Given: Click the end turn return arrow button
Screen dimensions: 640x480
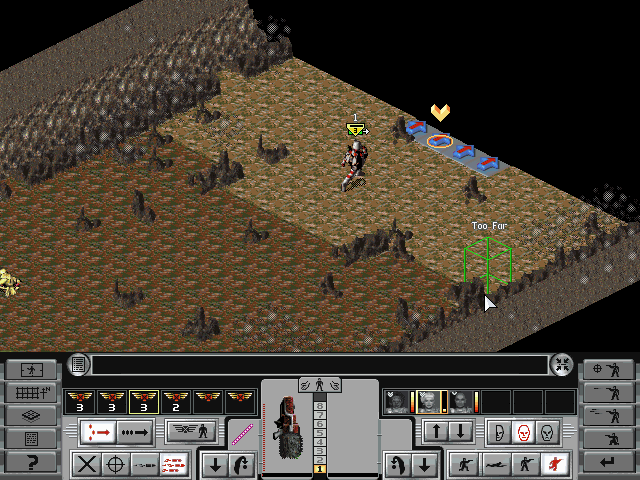Looking at the screenshot, I should point(610,462).
